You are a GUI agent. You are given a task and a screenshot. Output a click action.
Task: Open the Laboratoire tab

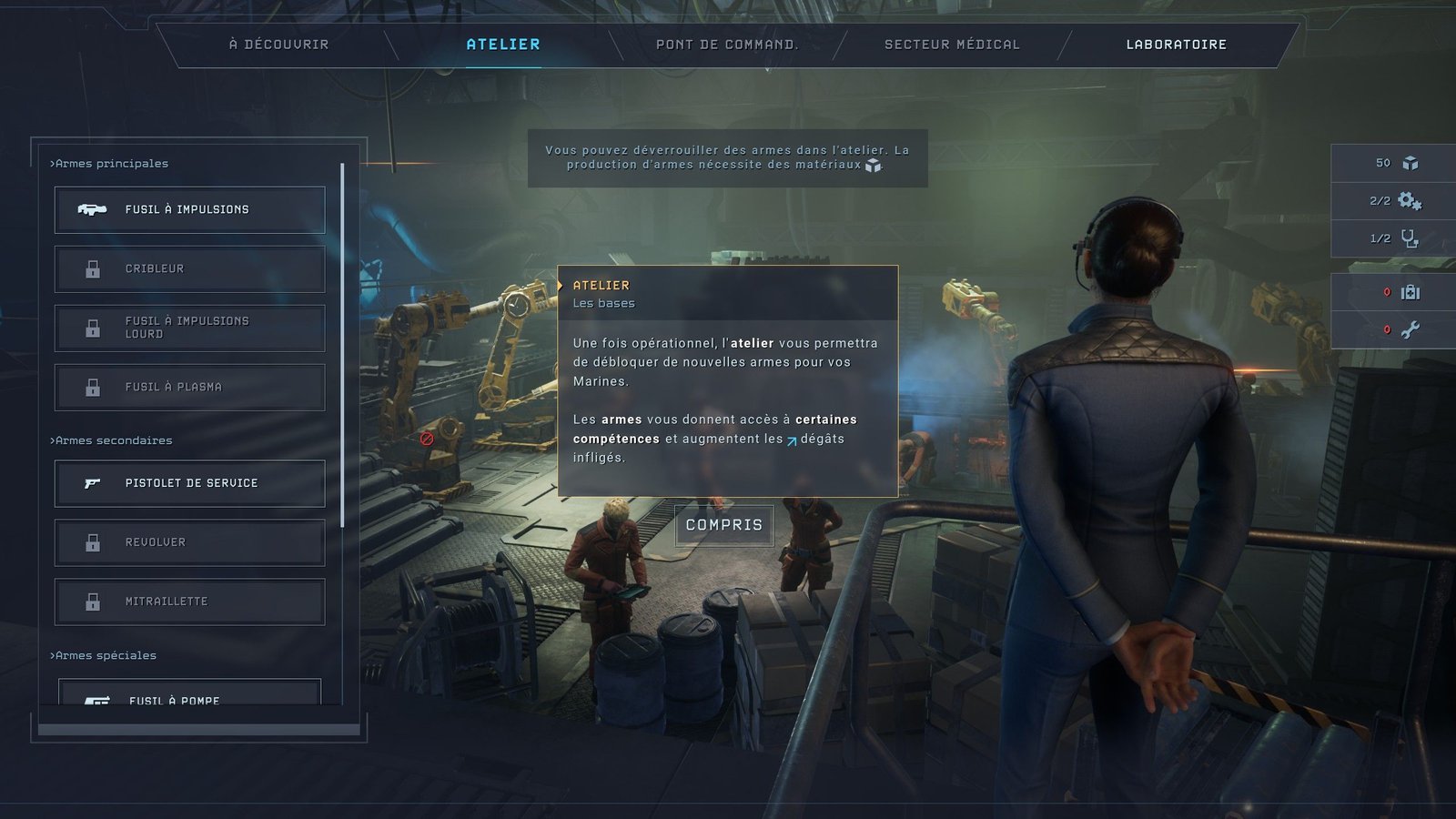(1176, 44)
